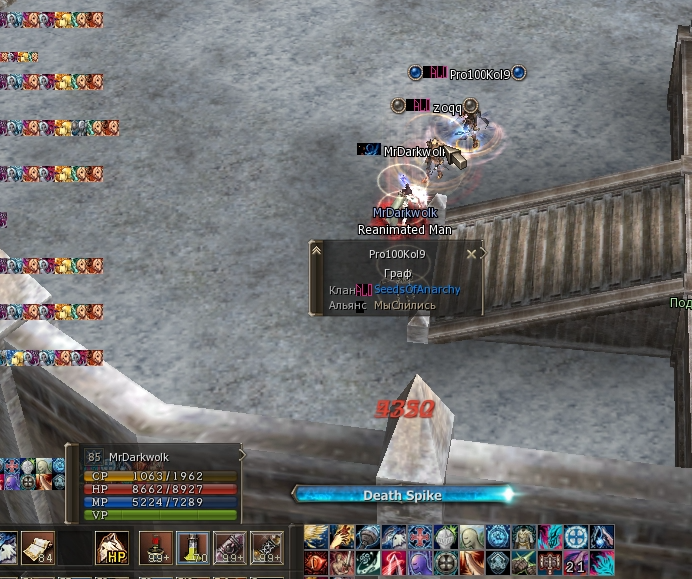Use the red potion hotbar slot
Image resolution: width=692 pixels, height=579 pixels.
point(155,547)
